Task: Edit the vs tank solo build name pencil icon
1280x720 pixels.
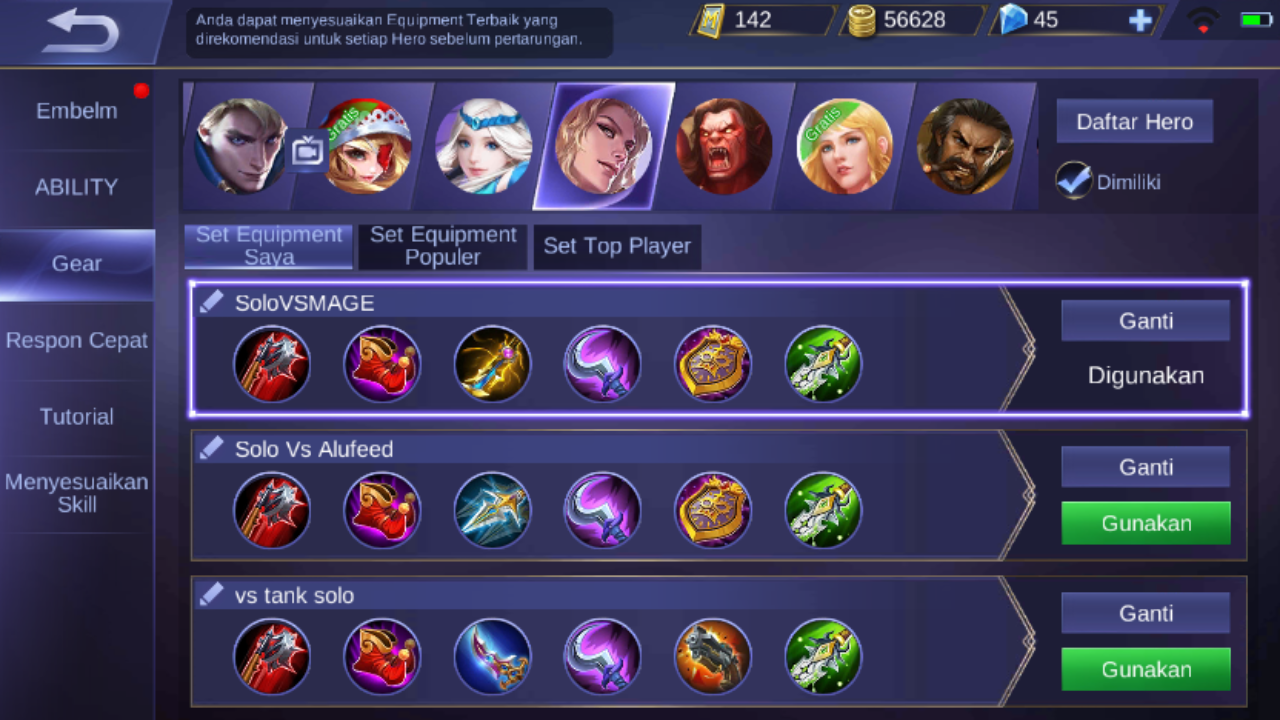Action: (x=211, y=593)
